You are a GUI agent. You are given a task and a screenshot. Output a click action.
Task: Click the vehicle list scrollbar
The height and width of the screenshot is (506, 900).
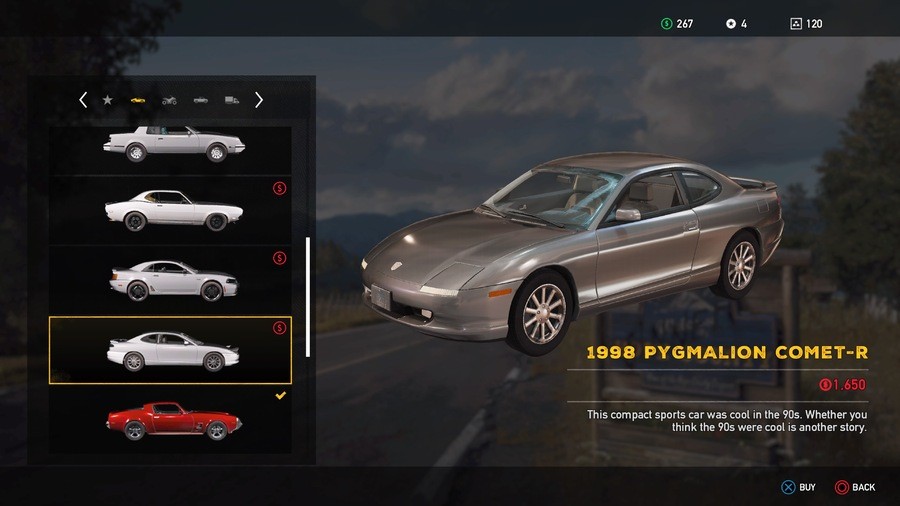308,297
